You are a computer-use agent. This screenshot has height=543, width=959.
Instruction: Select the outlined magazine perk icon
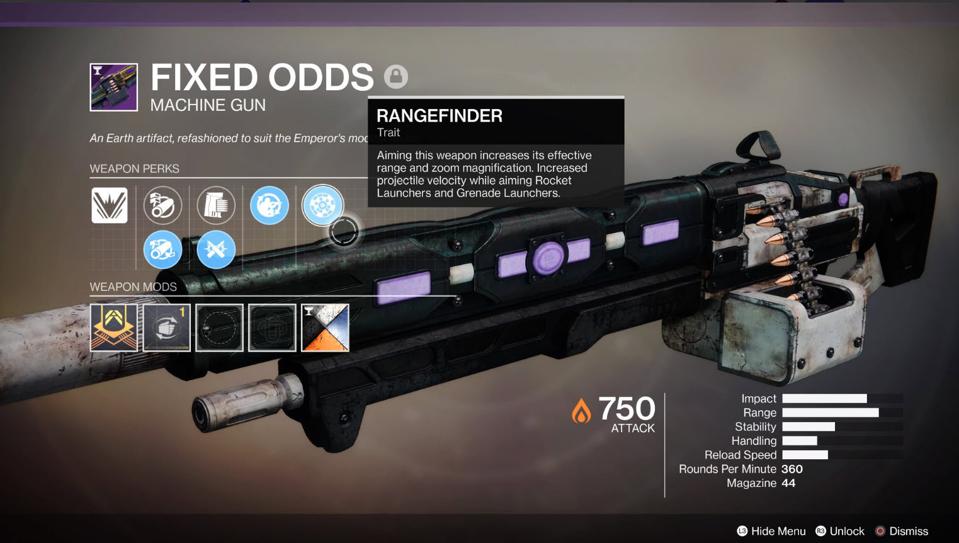click(x=216, y=205)
